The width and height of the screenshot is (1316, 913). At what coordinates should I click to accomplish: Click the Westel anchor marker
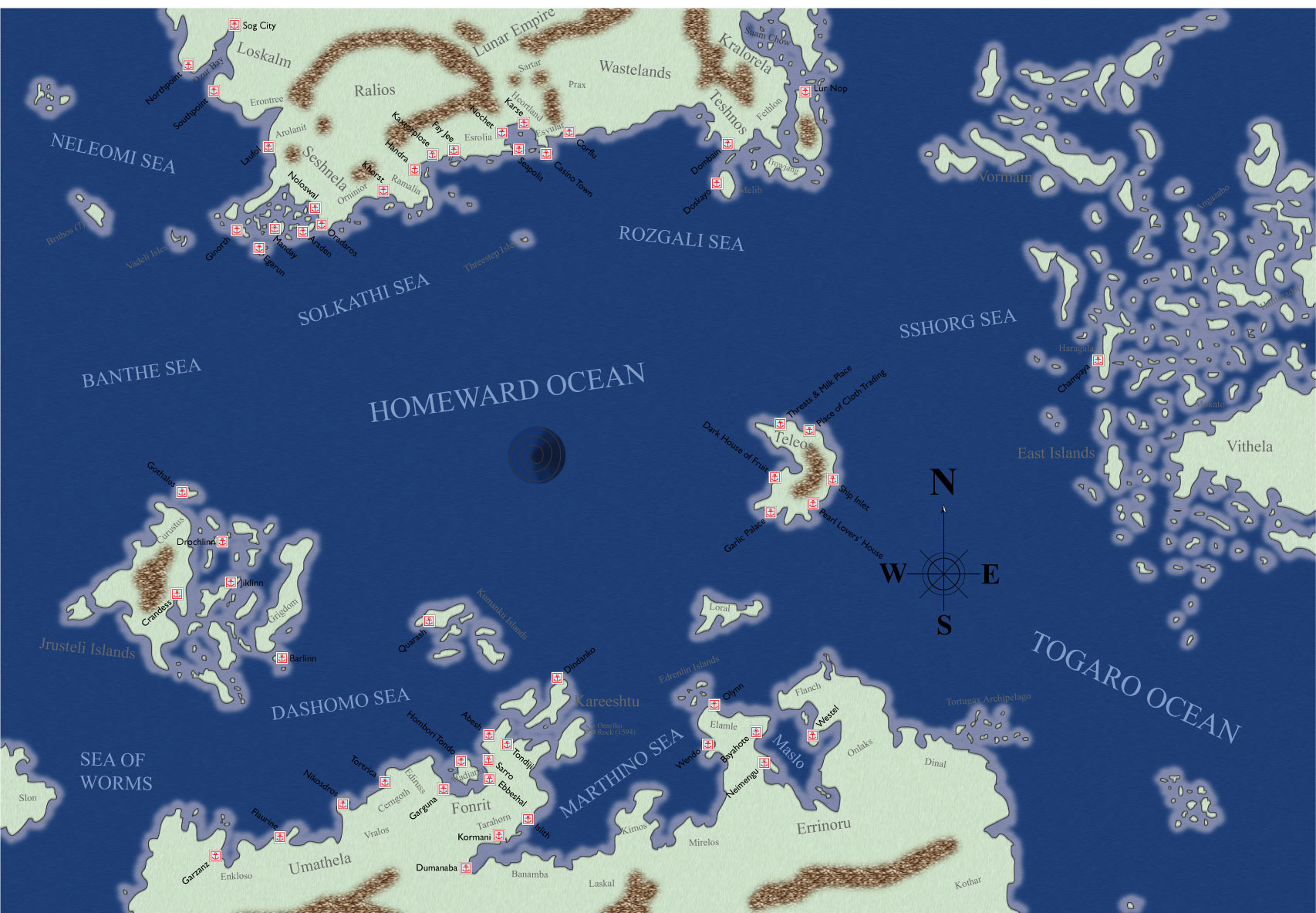[x=812, y=735]
